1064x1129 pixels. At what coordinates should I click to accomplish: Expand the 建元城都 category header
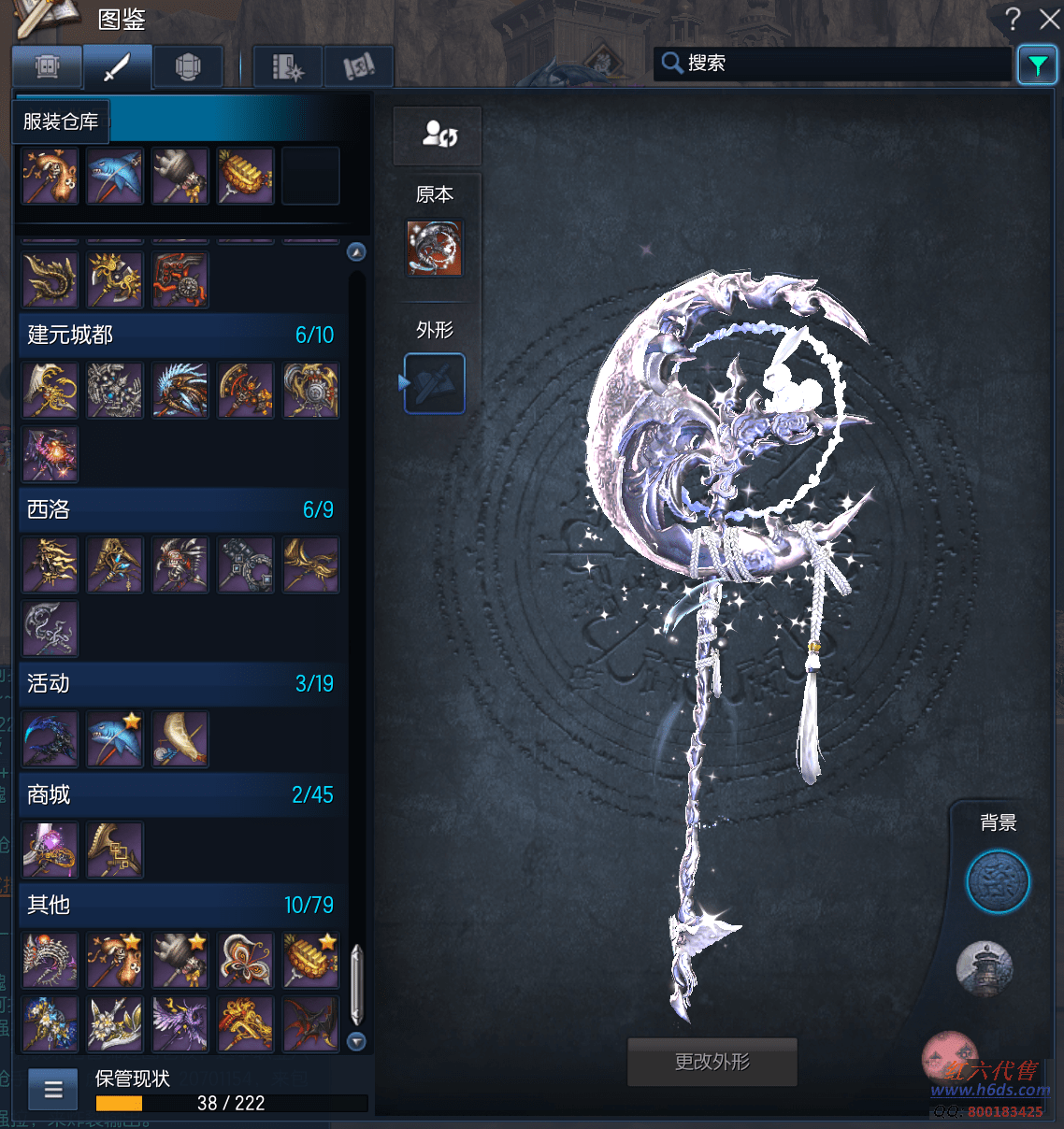pos(180,335)
